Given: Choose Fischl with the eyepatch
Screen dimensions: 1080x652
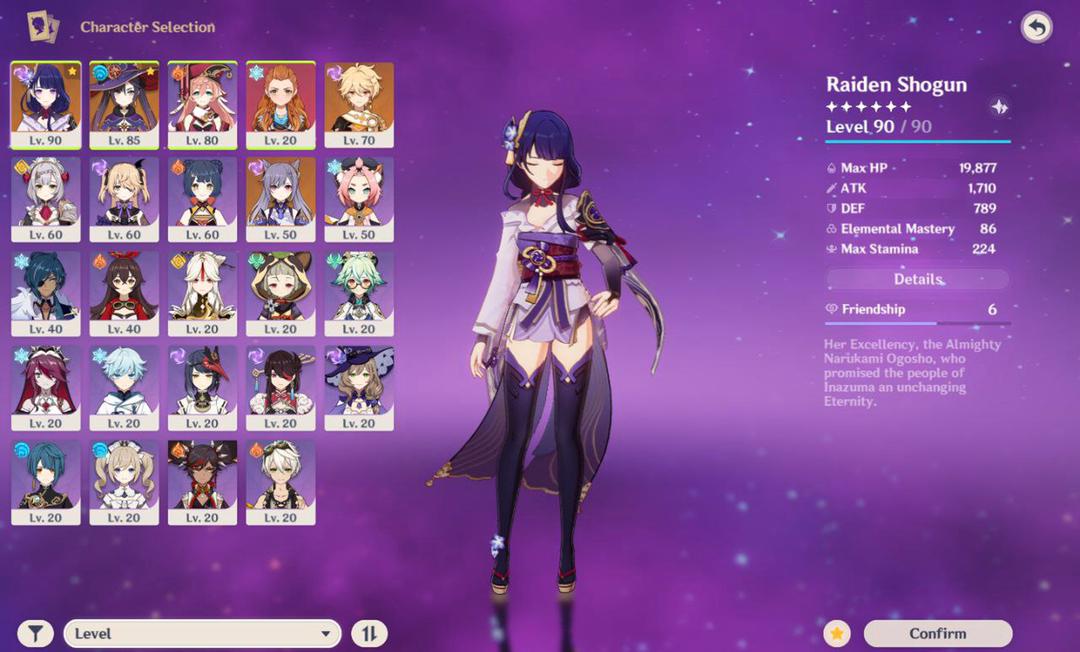Looking at the screenshot, I should (124, 198).
